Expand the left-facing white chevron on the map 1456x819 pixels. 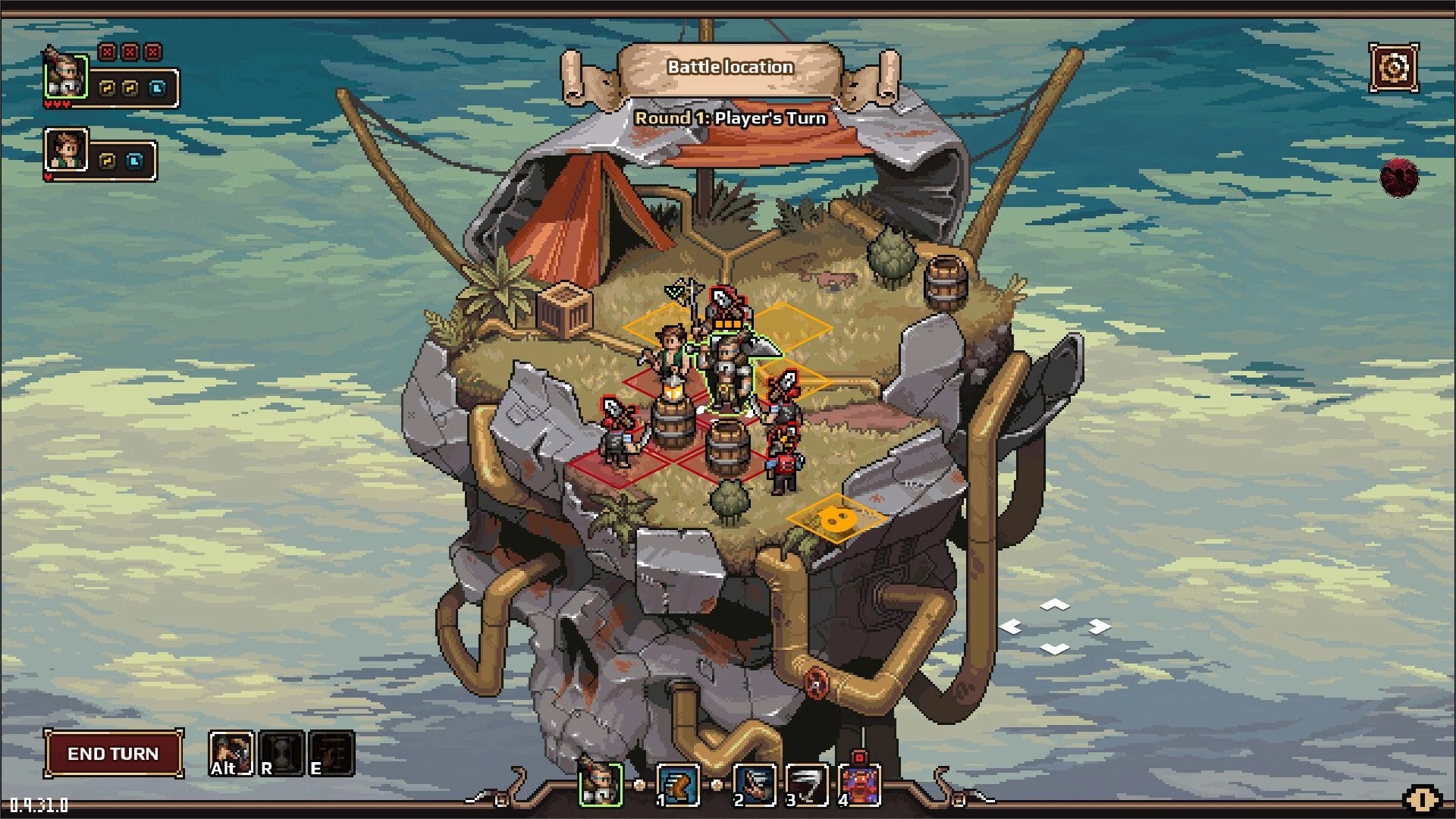[1012, 626]
